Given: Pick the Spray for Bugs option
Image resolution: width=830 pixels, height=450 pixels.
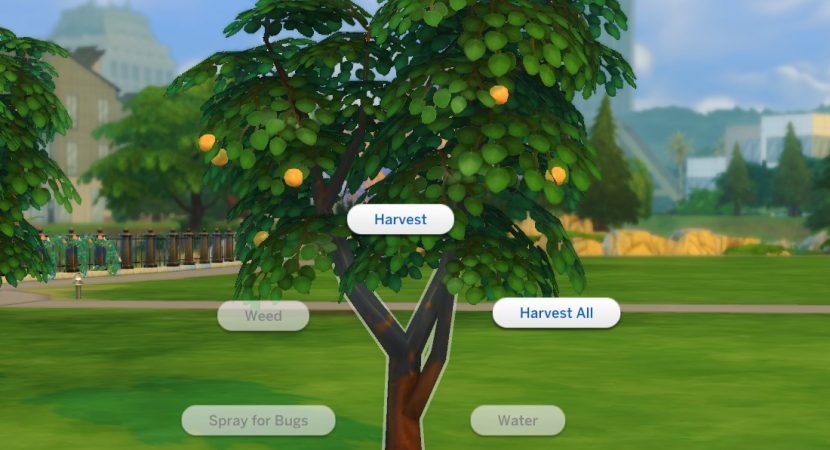Looking at the screenshot, I should tap(258, 420).
